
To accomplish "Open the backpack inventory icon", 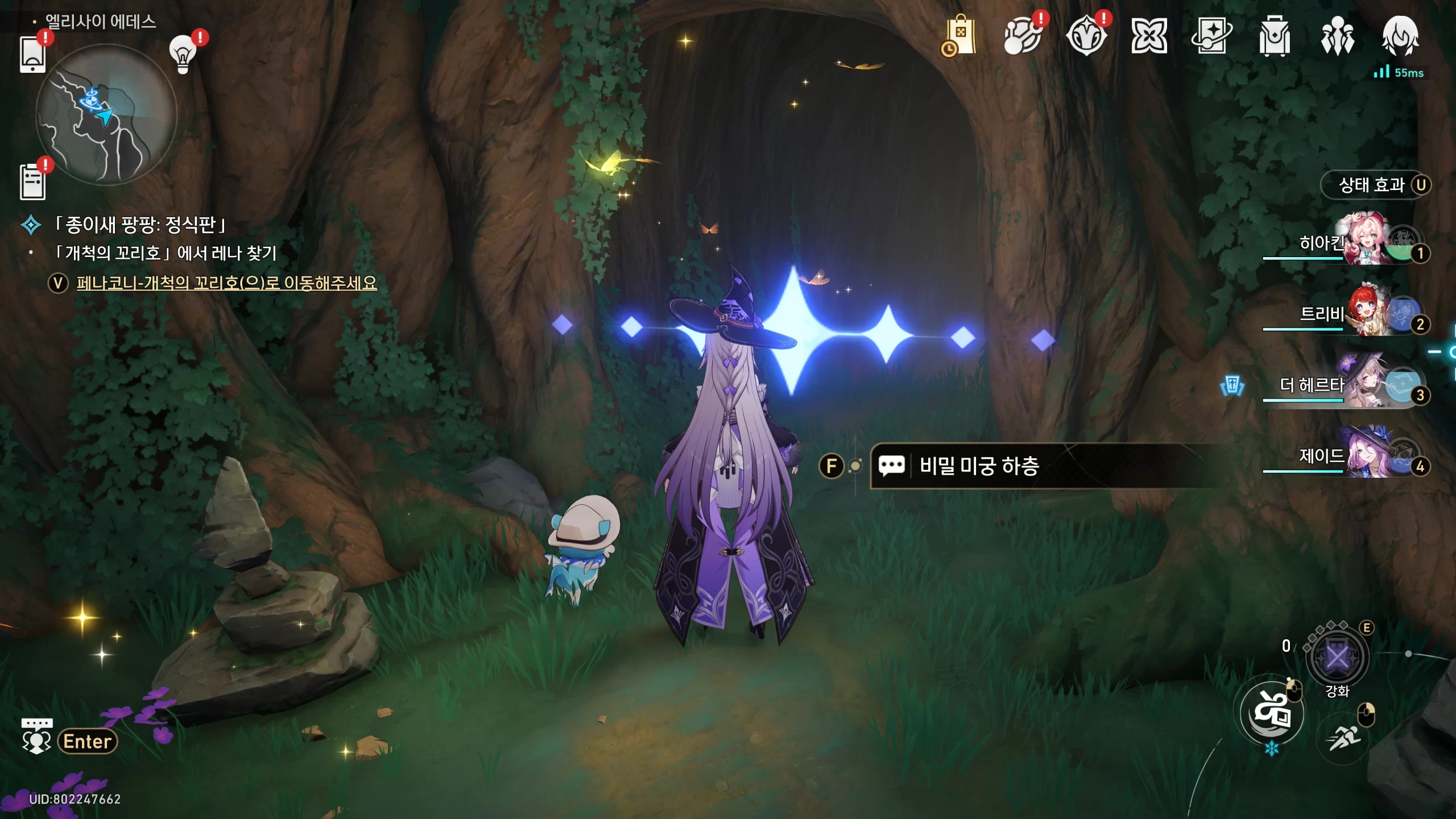I will pyautogui.click(x=1275, y=36).
